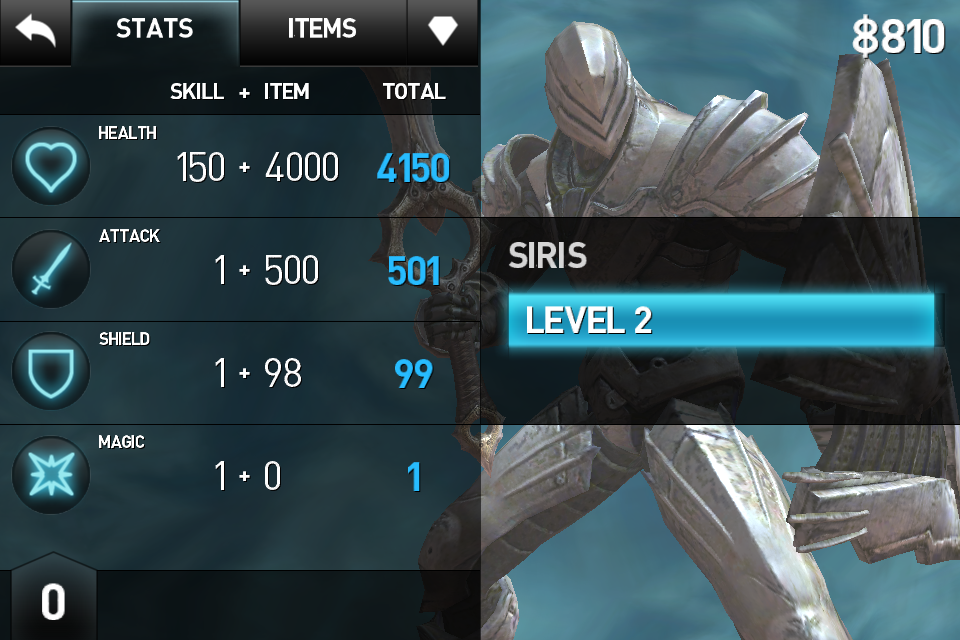Select the Health heart icon
The height and width of the screenshot is (640, 960).
(51, 167)
